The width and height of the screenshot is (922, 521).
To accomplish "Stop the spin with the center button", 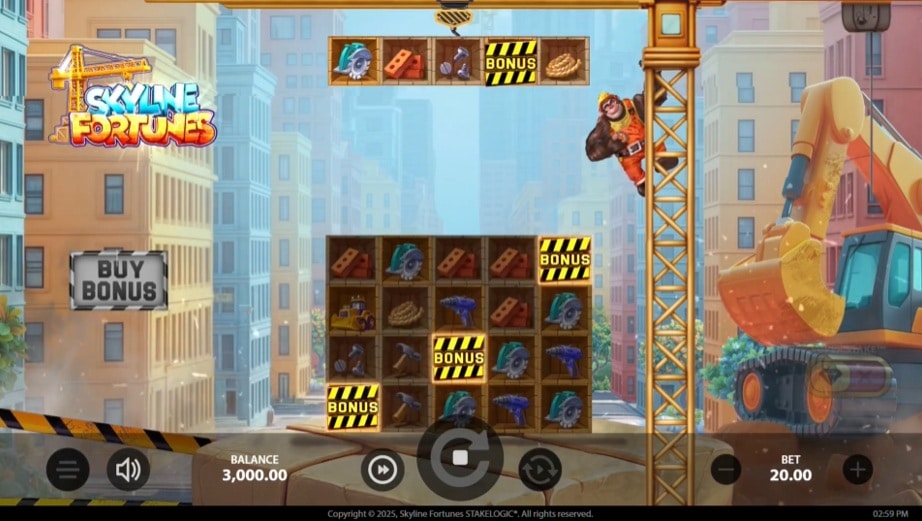I will 460,458.
